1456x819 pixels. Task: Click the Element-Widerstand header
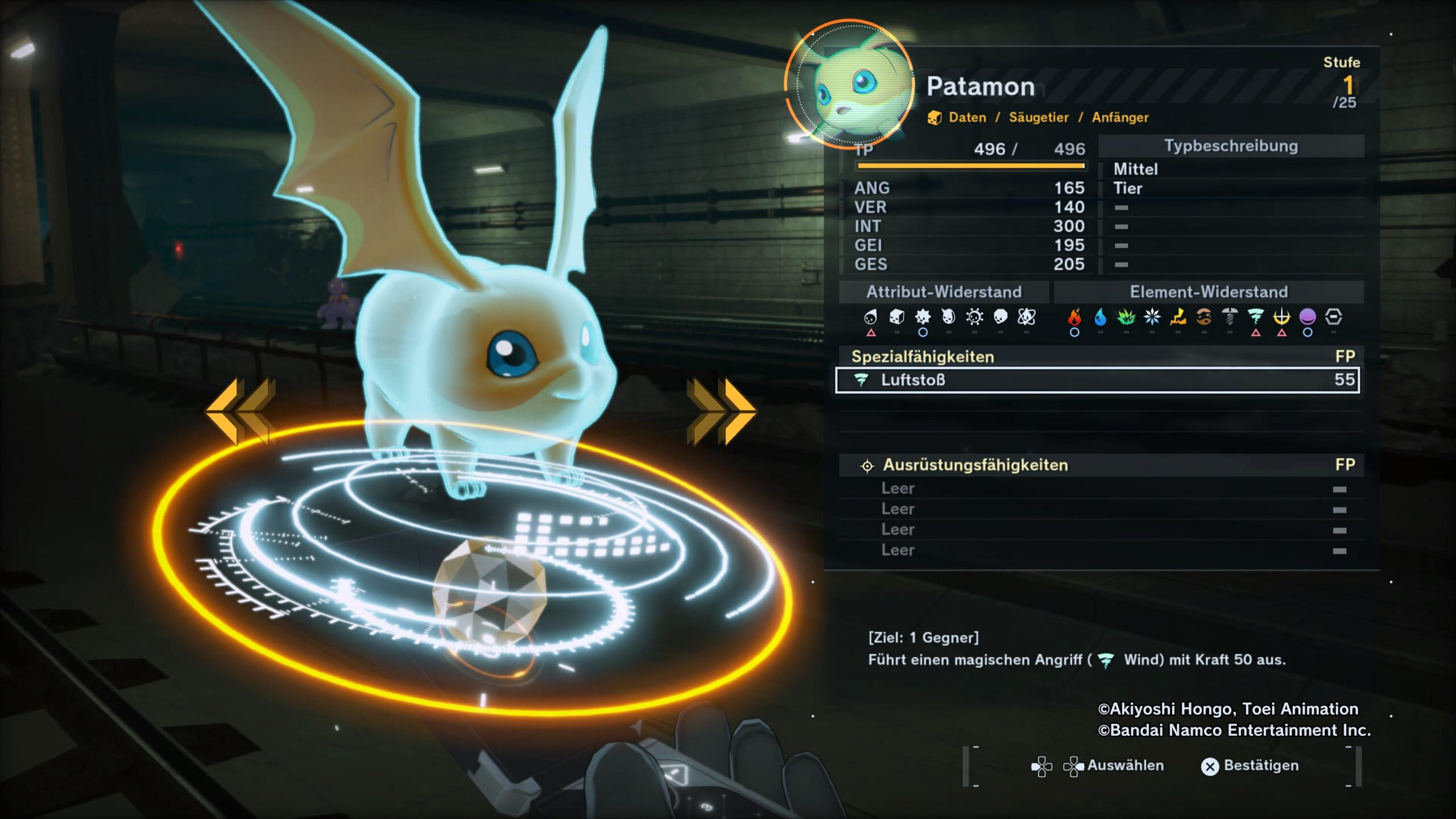(1209, 292)
